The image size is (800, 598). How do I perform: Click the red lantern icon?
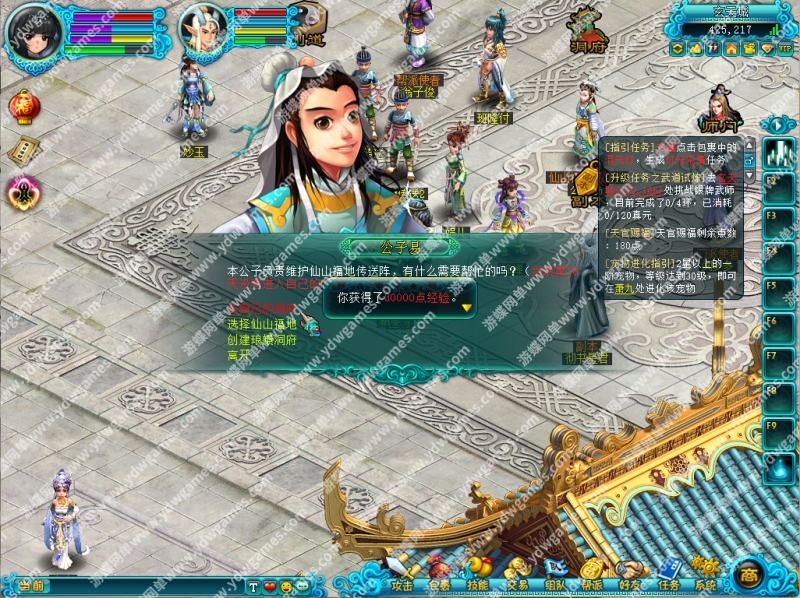click(x=22, y=105)
